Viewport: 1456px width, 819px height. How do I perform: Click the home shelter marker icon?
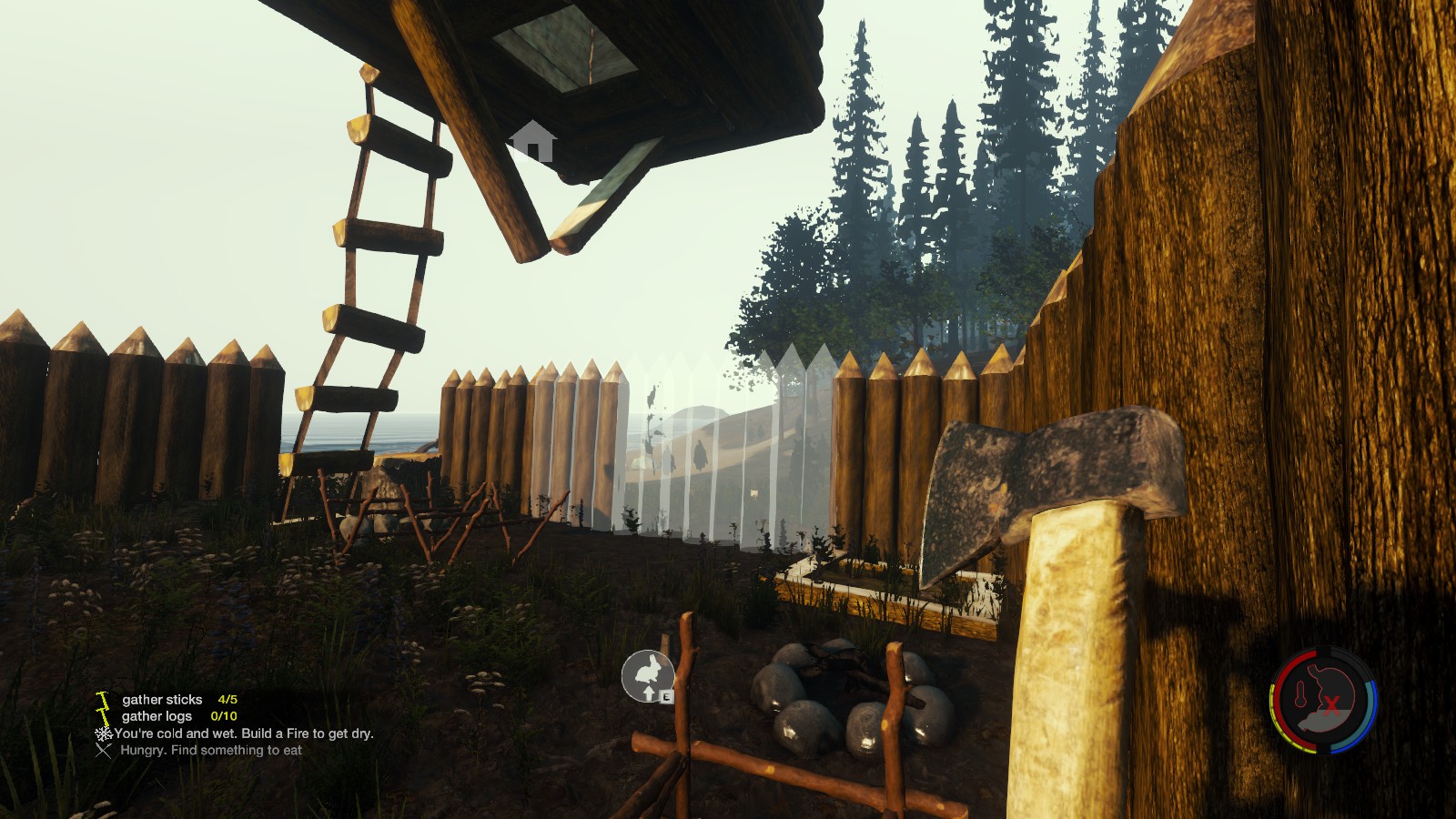pos(532,142)
